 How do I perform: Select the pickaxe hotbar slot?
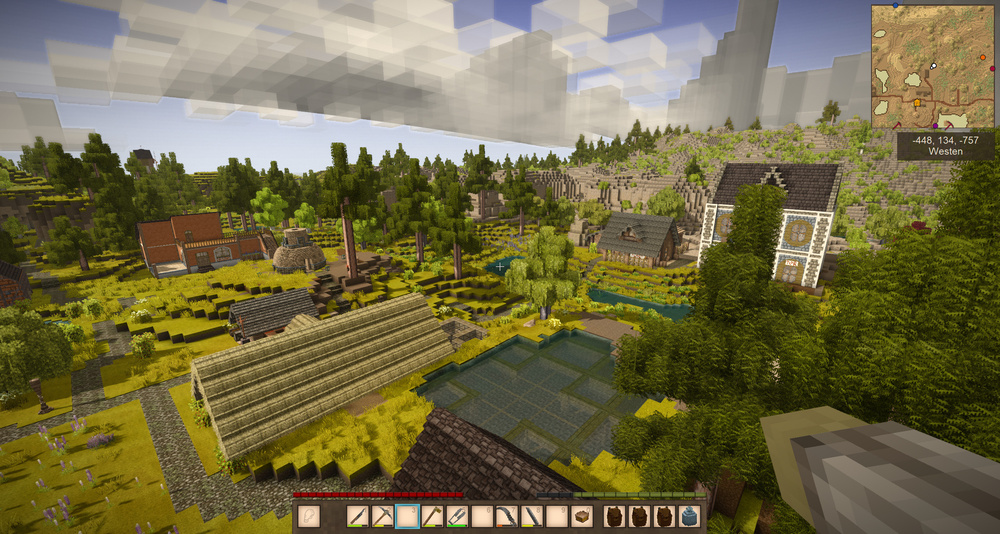pyautogui.click(x=382, y=516)
